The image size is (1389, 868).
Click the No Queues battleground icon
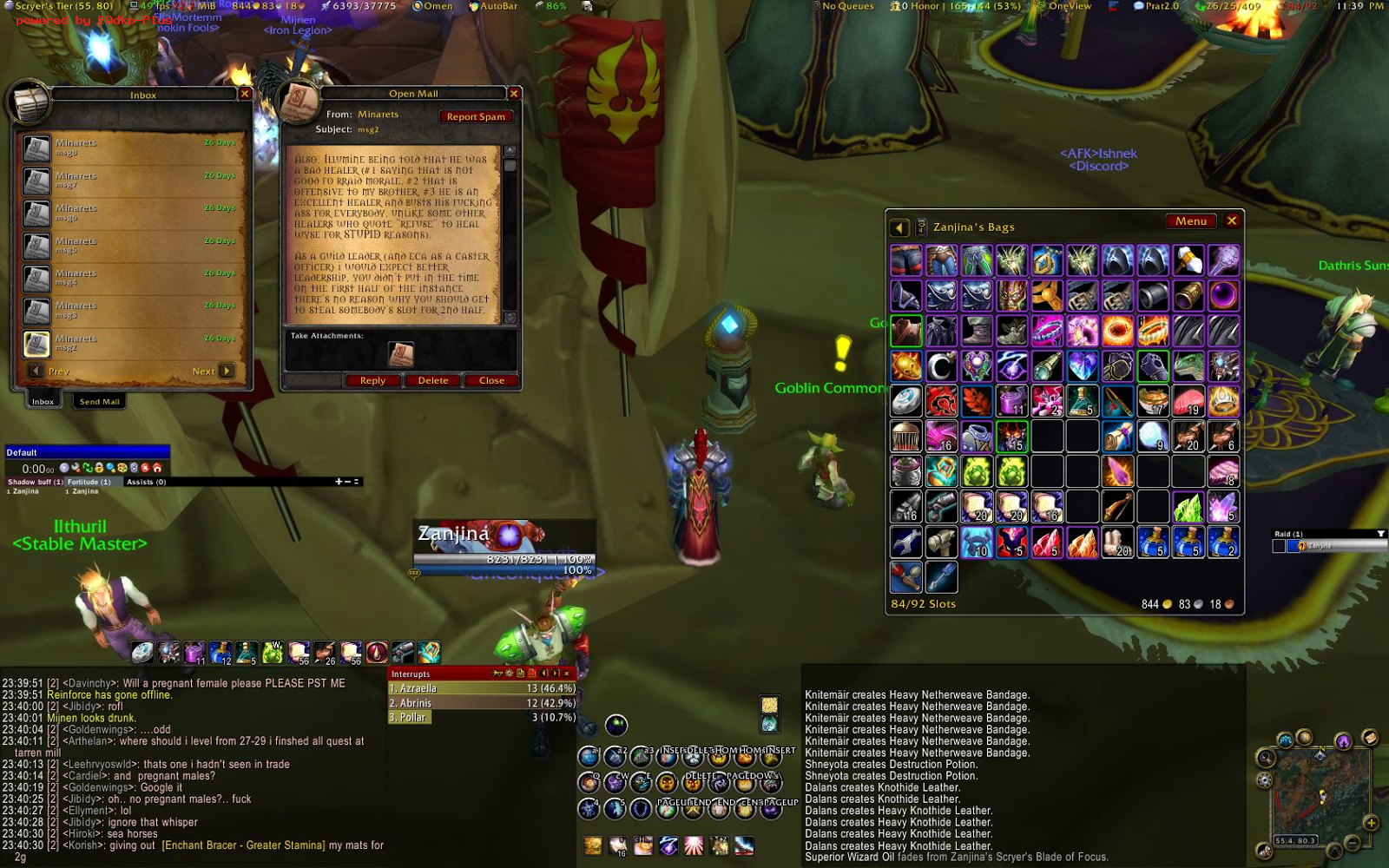(817, 6)
